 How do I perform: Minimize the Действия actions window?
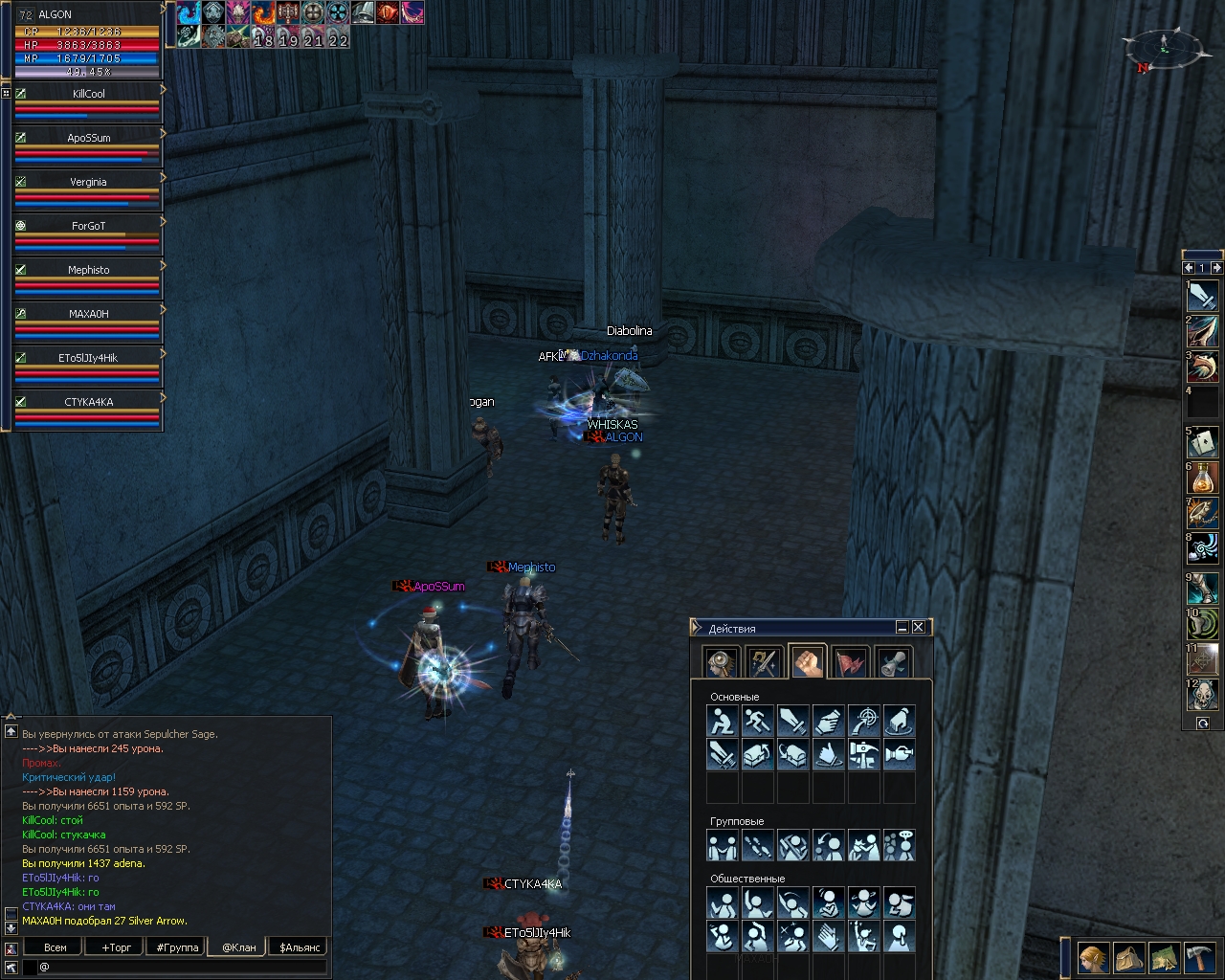[902, 627]
